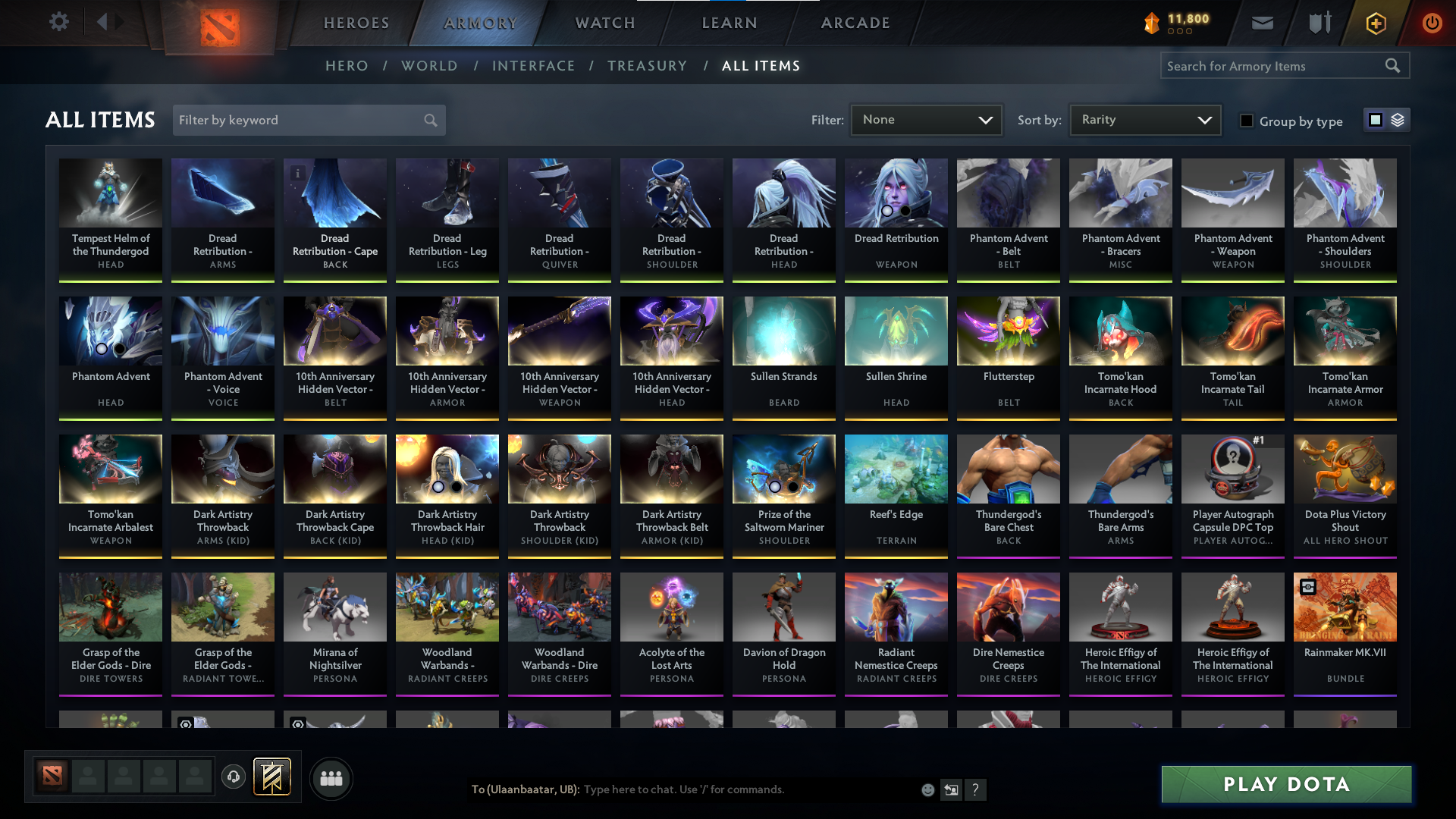Open the mail notifications icon

(1262, 23)
